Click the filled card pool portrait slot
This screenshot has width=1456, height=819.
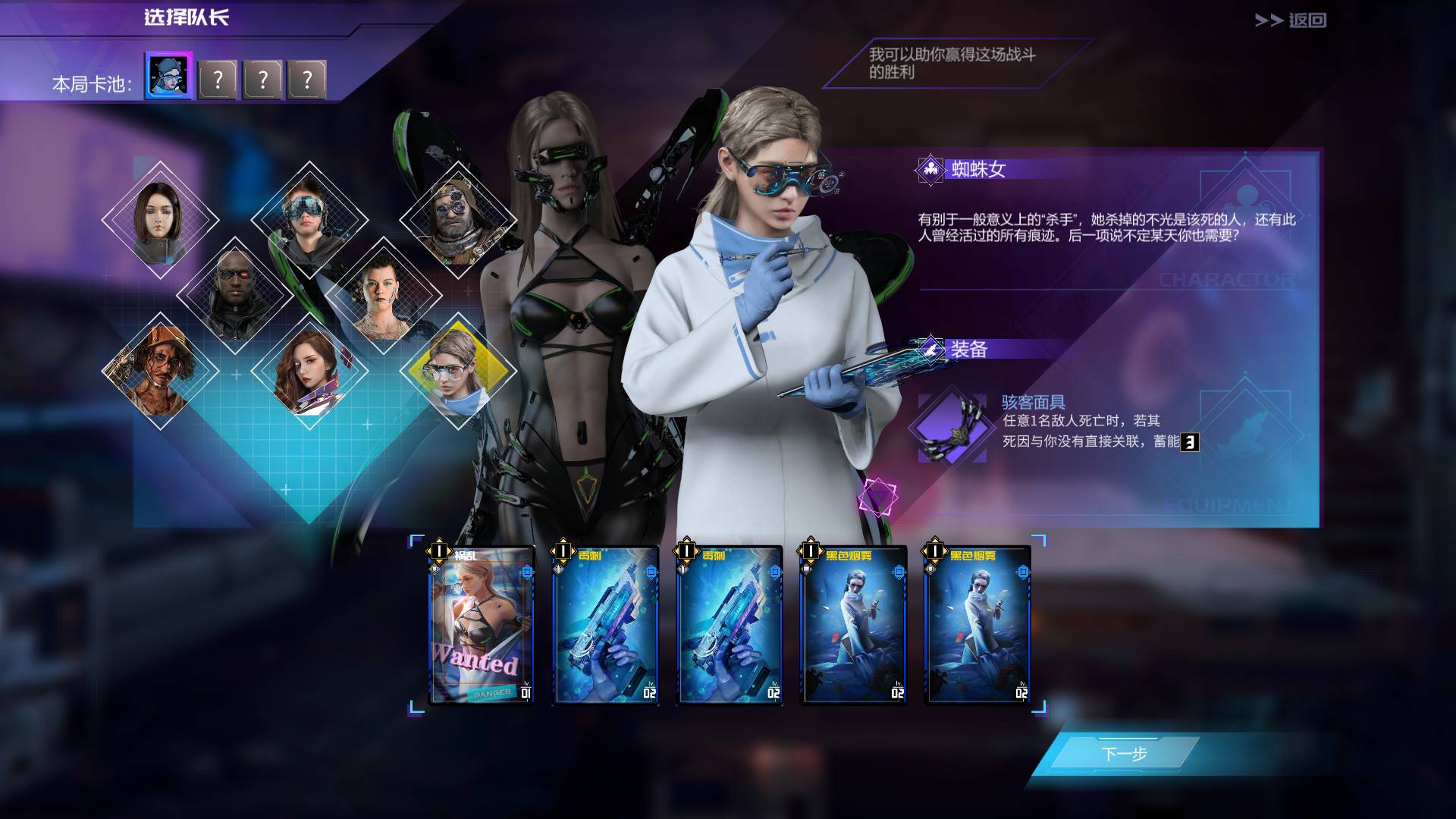point(168,77)
